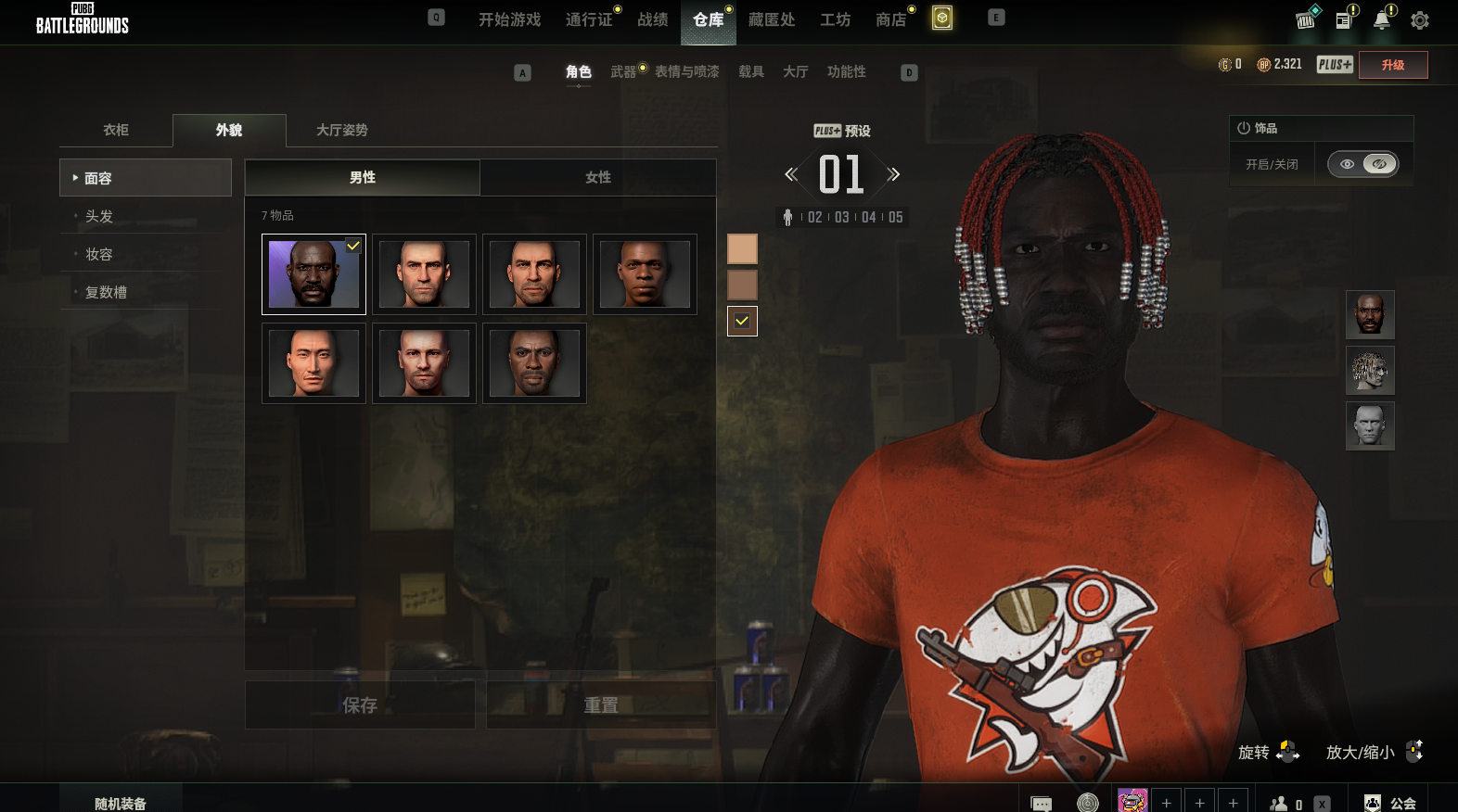Switch to the 女性 female tab
This screenshot has width=1458, height=812.
tap(598, 177)
